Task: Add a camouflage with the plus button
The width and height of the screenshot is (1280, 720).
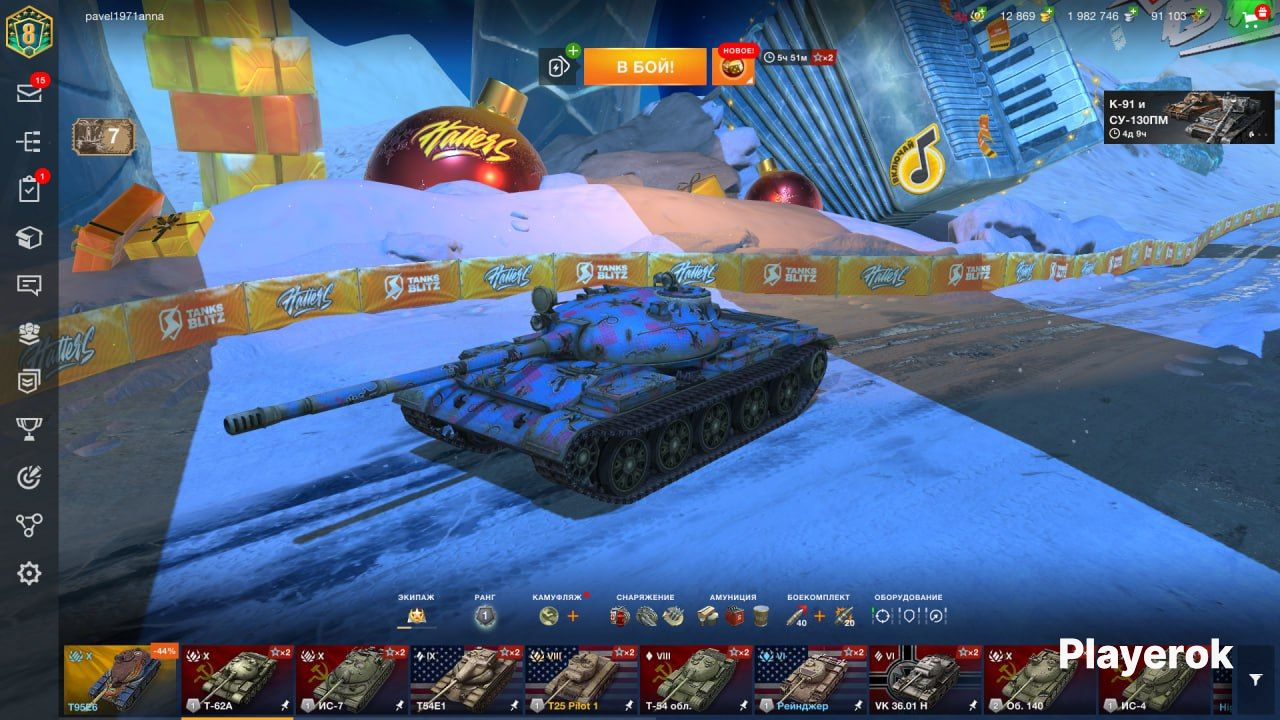Action: click(573, 616)
